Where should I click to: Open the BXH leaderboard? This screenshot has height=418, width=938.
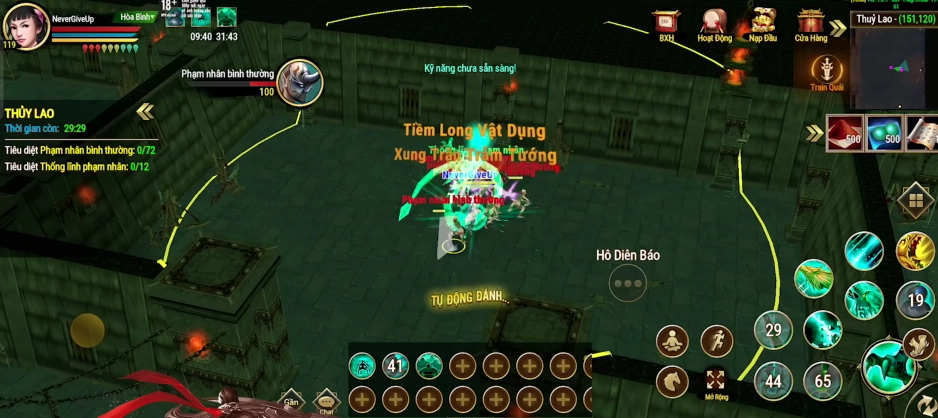tap(666, 23)
